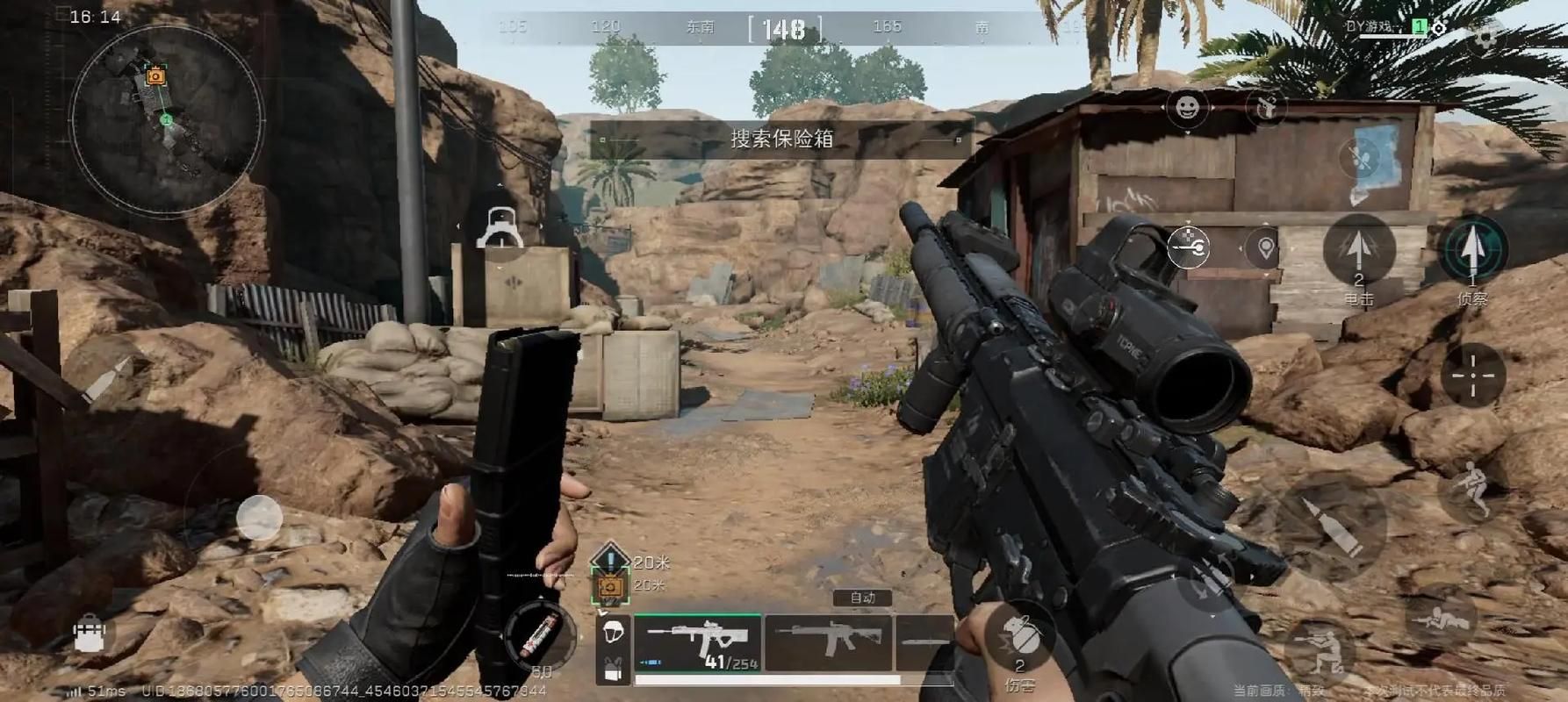Select the melee knife slot
The height and width of the screenshot is (702, 1568).
tap(923, 643)
